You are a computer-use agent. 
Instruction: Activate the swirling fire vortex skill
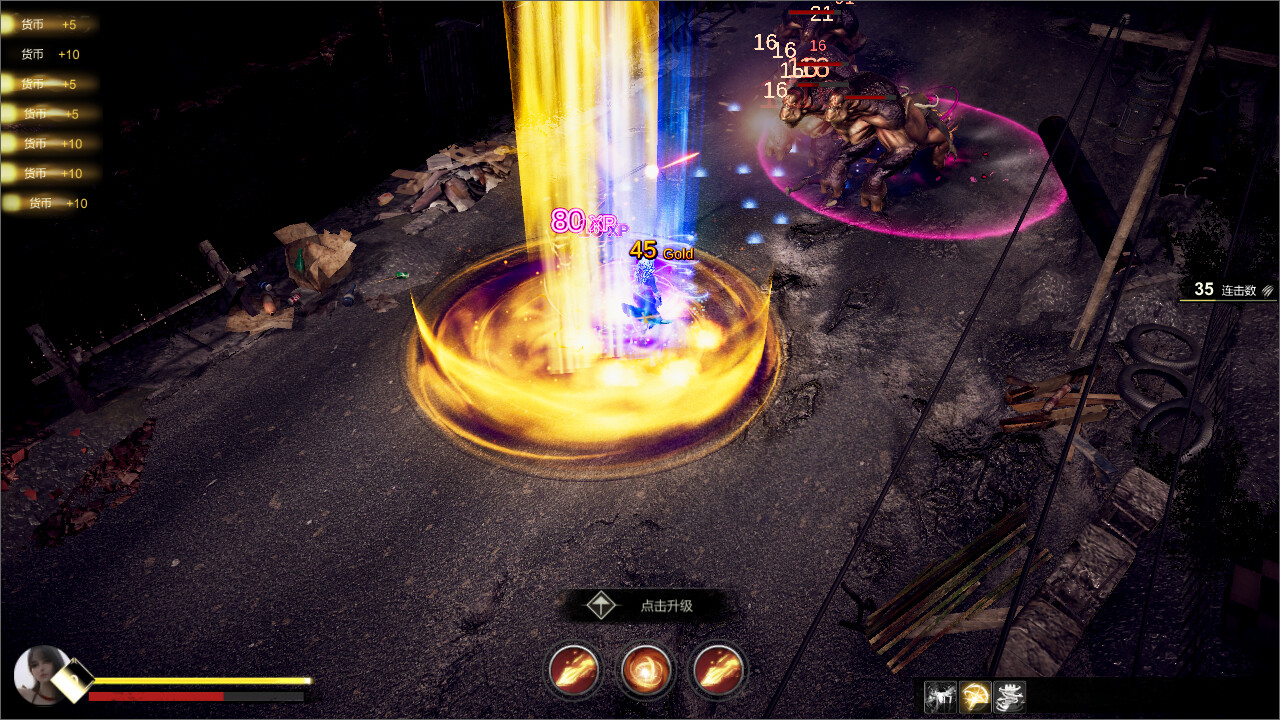coord(645,669)
